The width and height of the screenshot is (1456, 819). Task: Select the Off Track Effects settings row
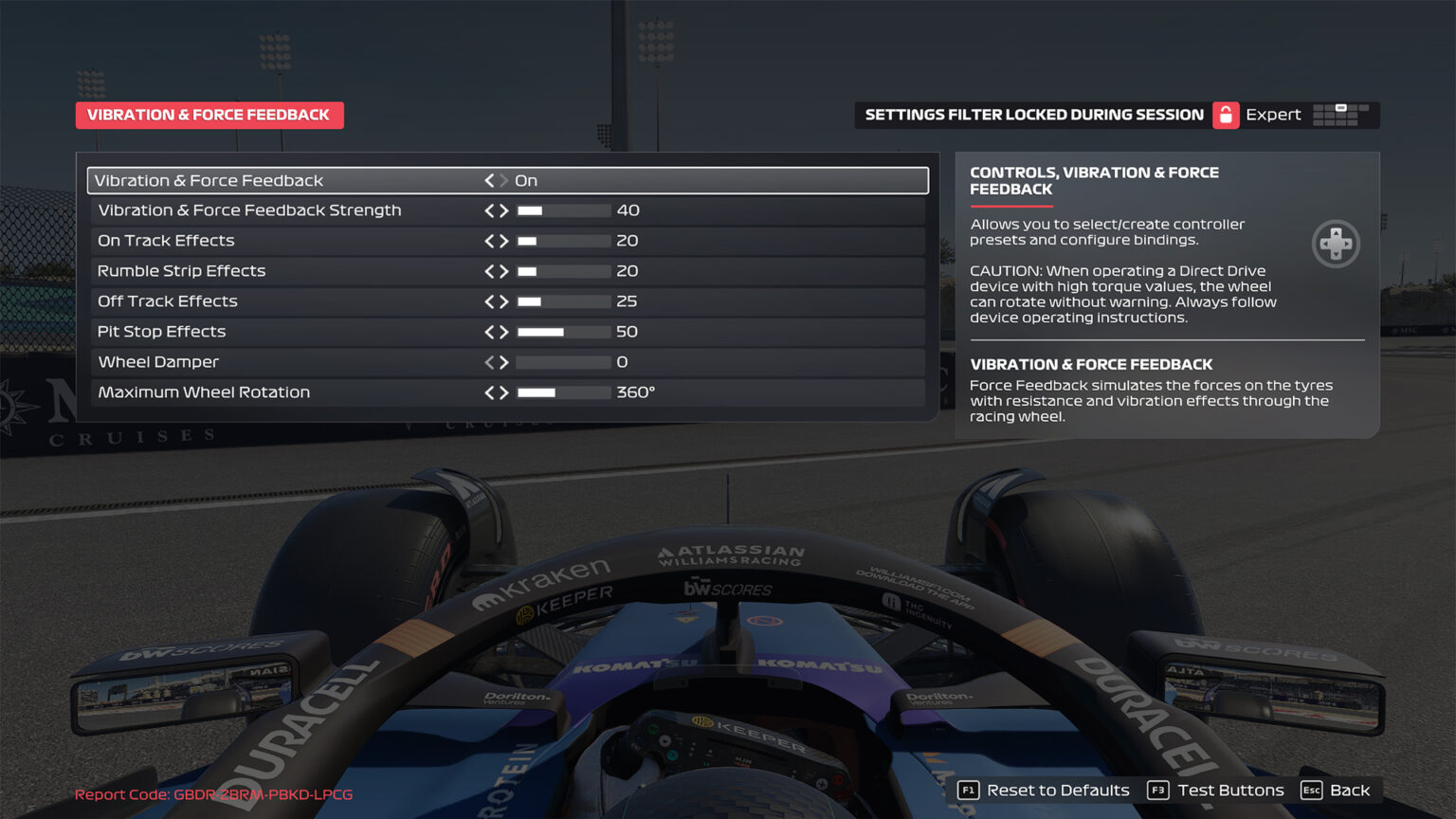284,301
